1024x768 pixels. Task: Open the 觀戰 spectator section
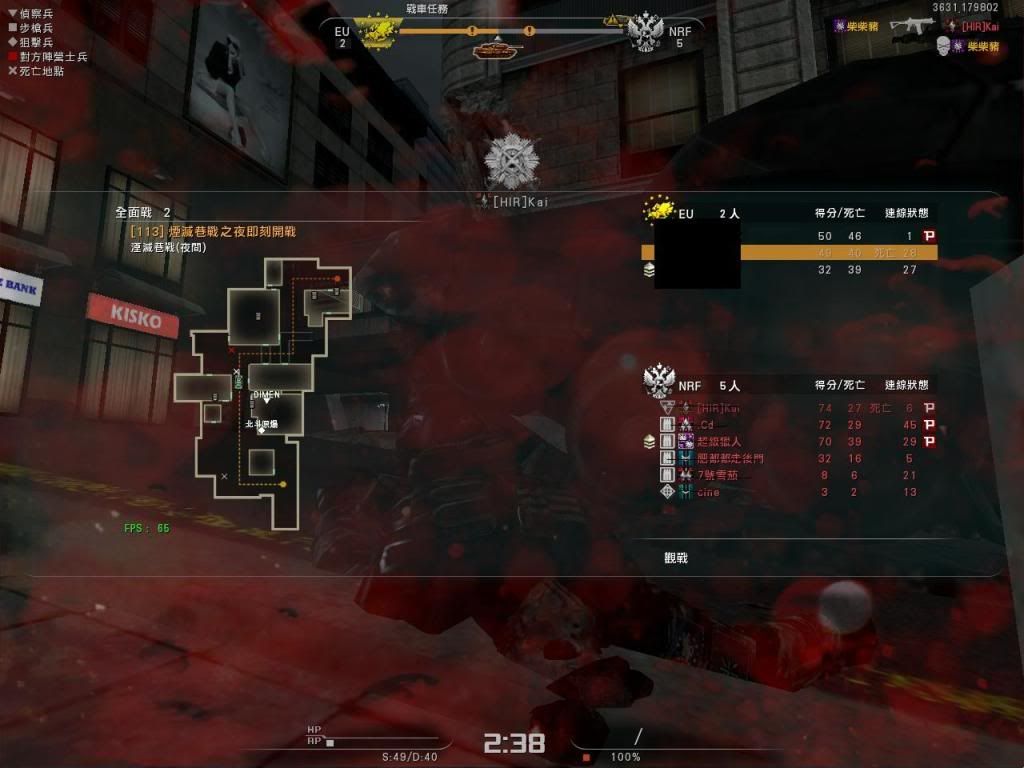pyautogui.click(x=676, y=558)
